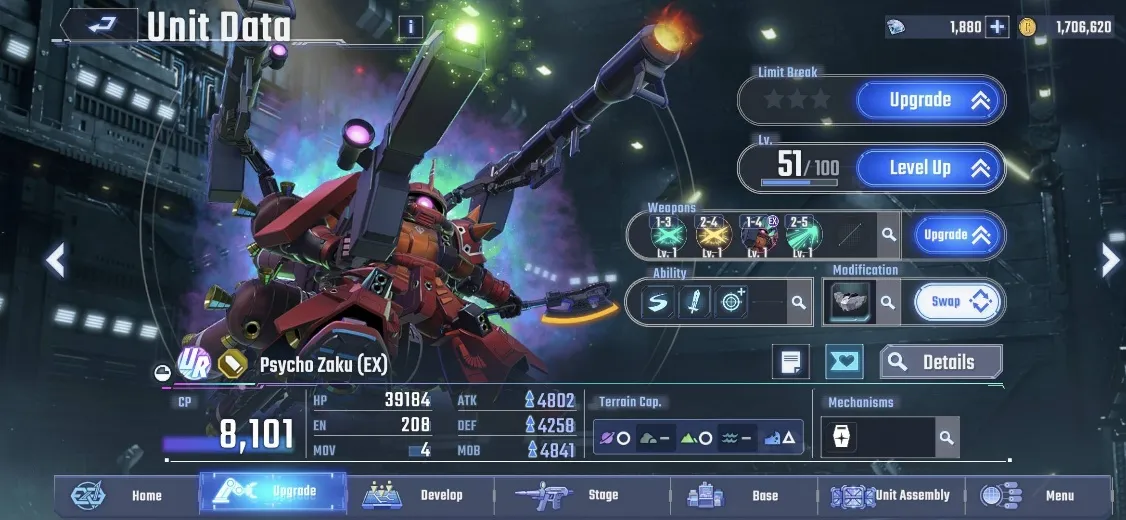Switch to the next unit
Image resolution: width=1126 pixels, height=520 pixels.
[1110, 260]
